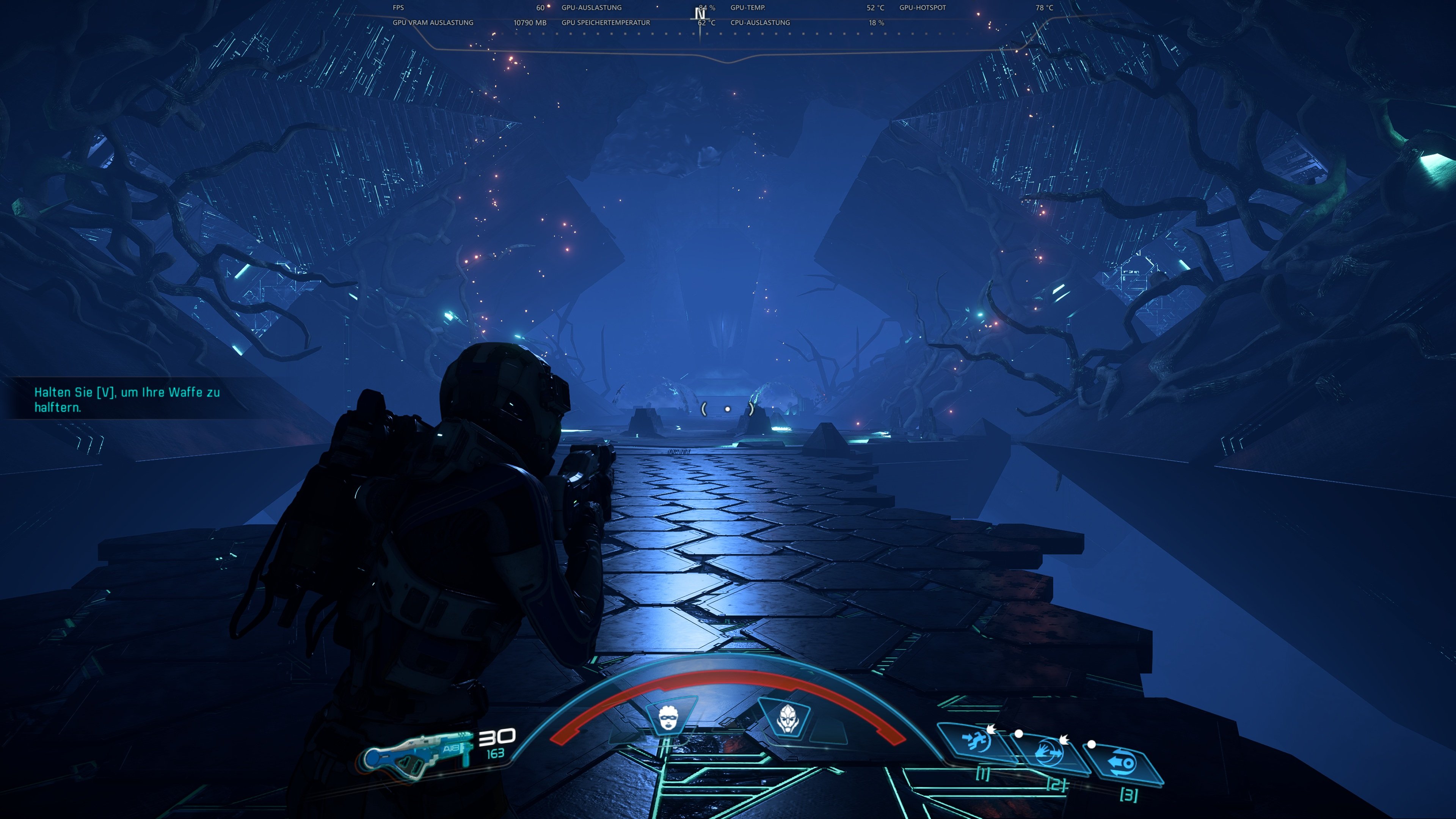This screenshot has height=819, width=1456.
Task: Click the assault rifle weapon icon
Action: [418, 752]
